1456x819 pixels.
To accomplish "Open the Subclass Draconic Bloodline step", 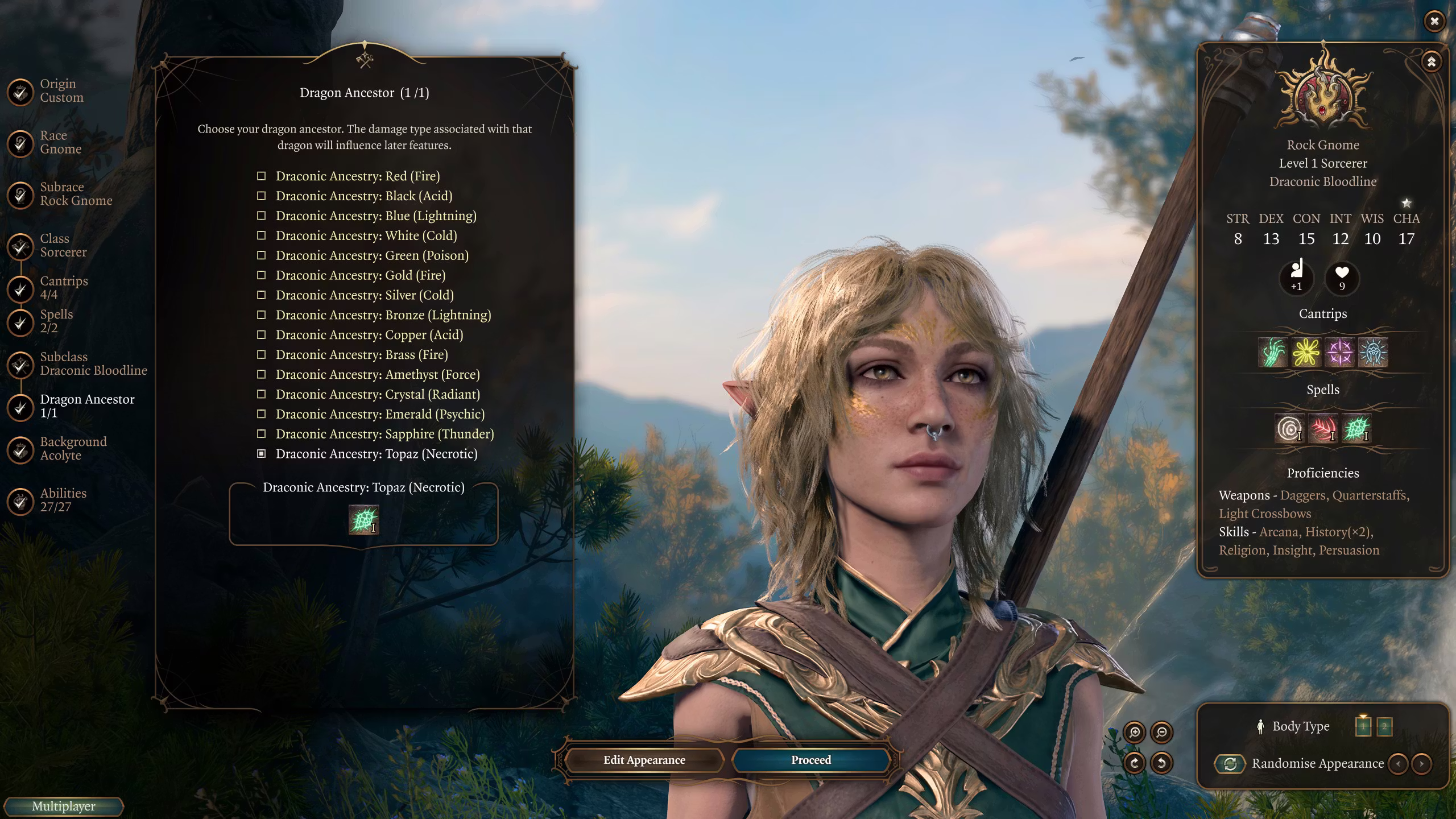I will pos(93,364).
